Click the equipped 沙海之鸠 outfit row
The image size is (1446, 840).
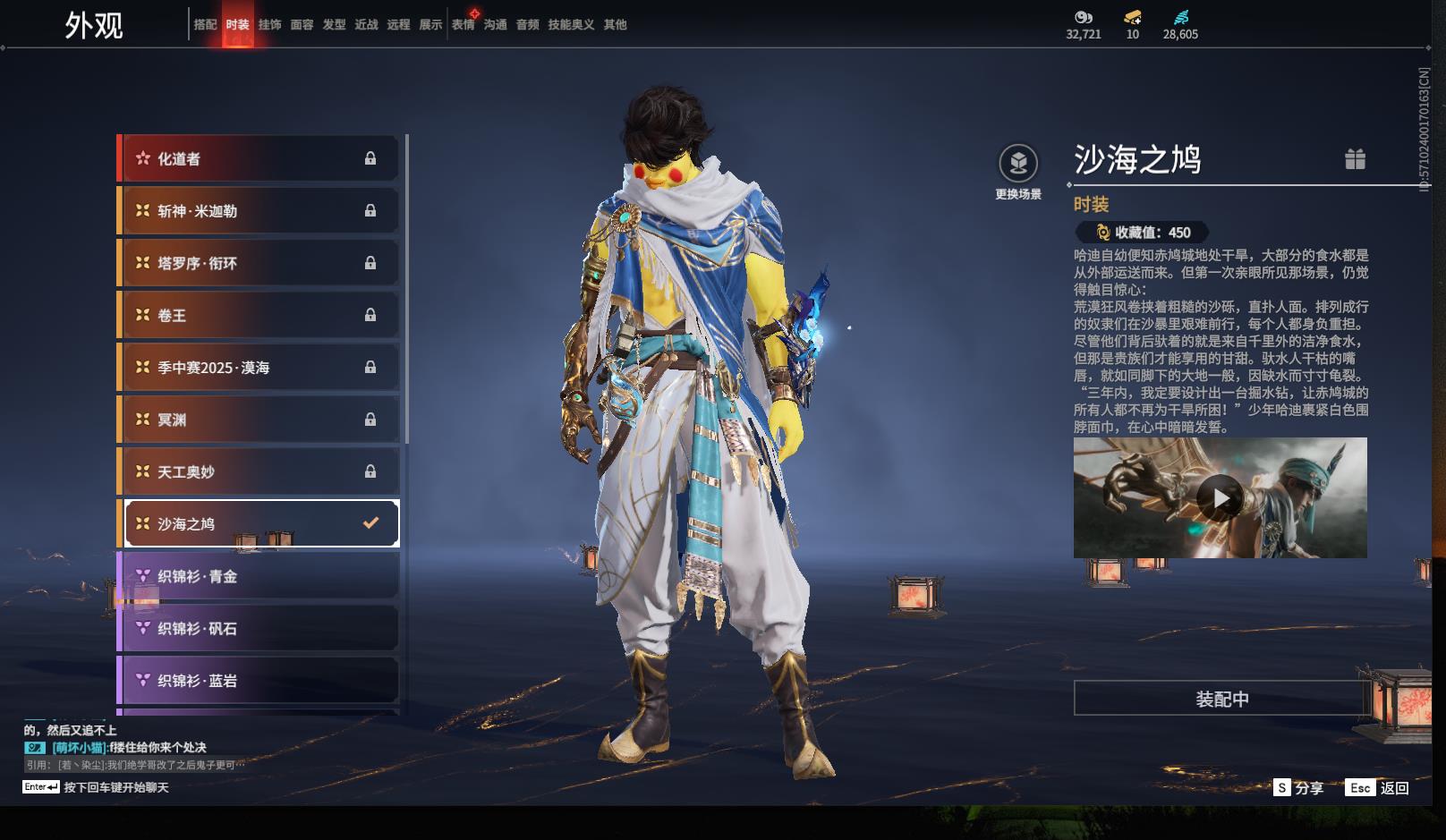pyautogui.click(x=259, y=523)
